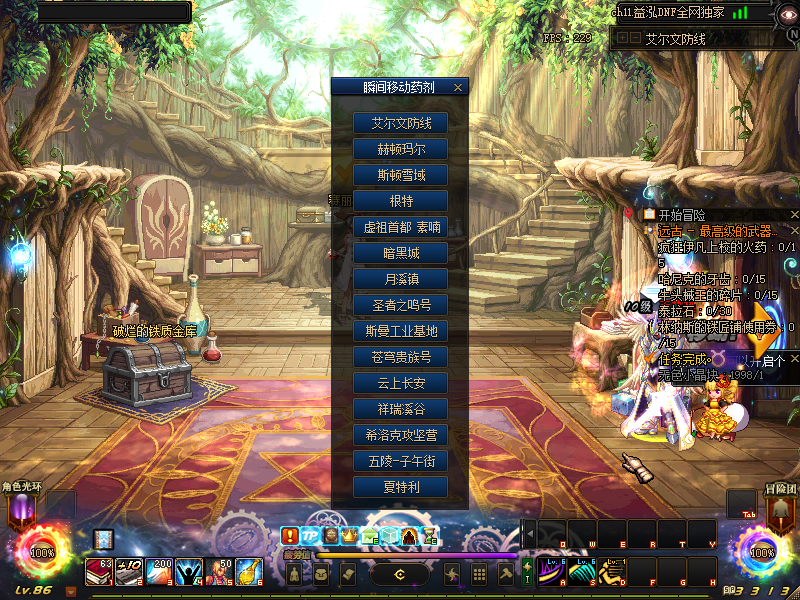Choose 夏特利 at list bottom
Image resolution: width=800 pixels, height=600 pixels.
tap(400, 487)
